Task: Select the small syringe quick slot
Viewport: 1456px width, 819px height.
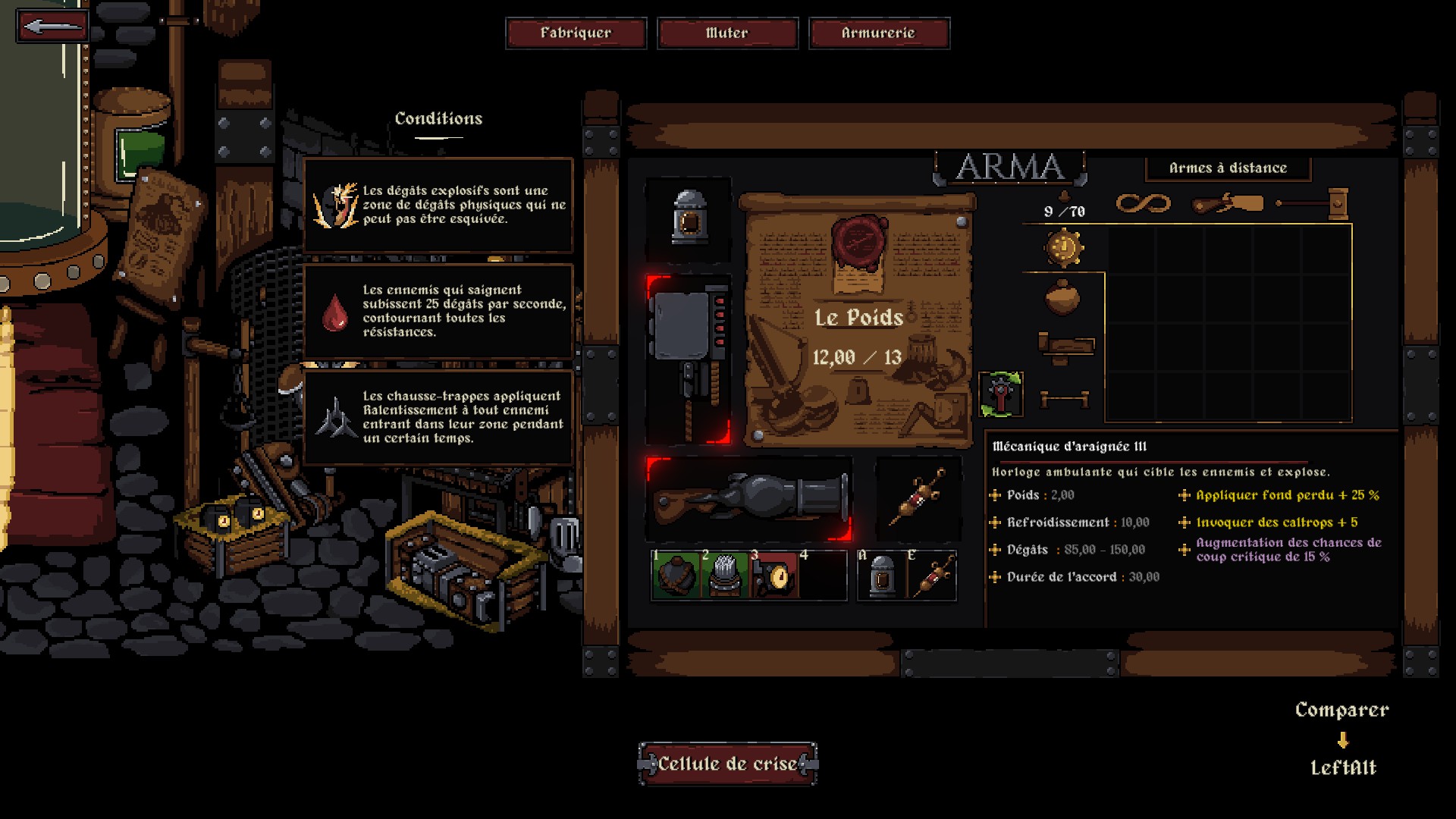Action: 932,576
